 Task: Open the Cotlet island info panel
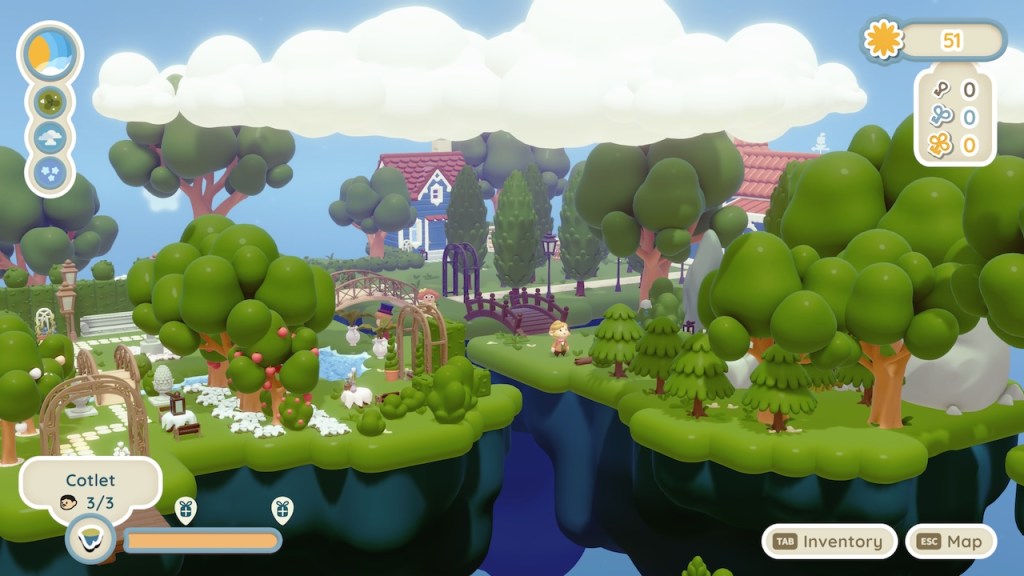click(90, 491)
